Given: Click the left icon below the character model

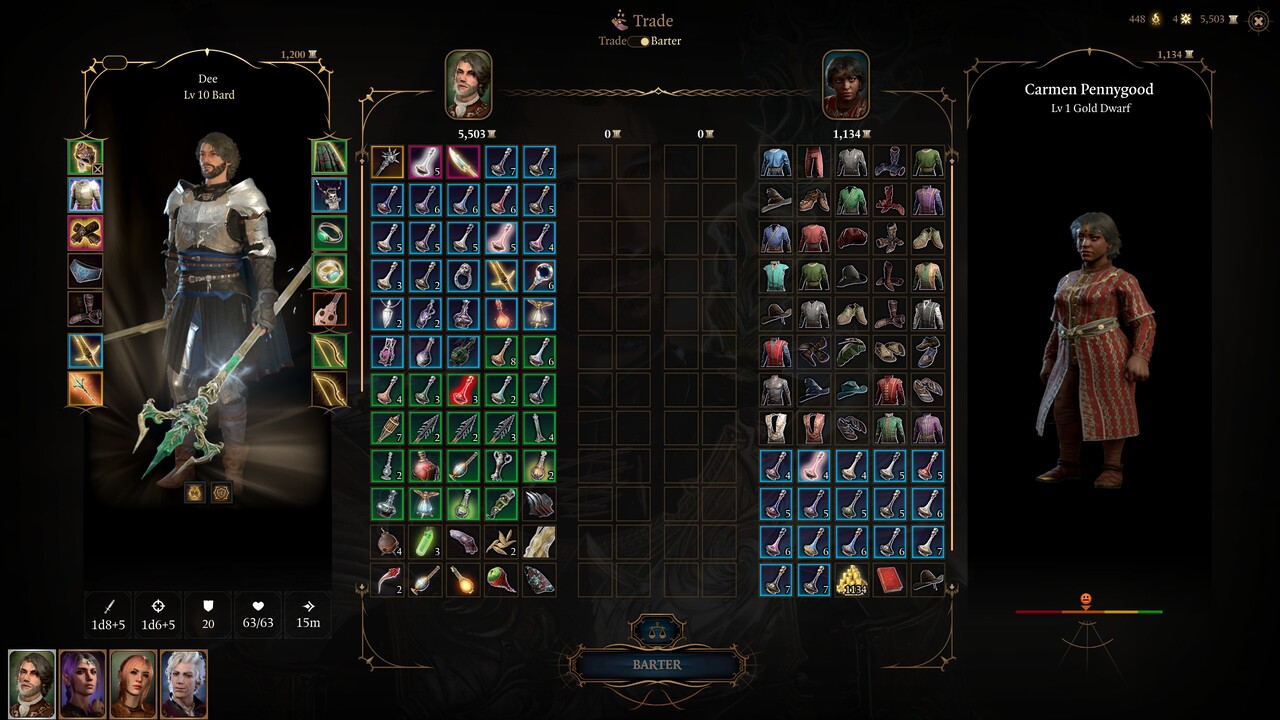Looking at the screenshot, I should (x=195, y=492).
